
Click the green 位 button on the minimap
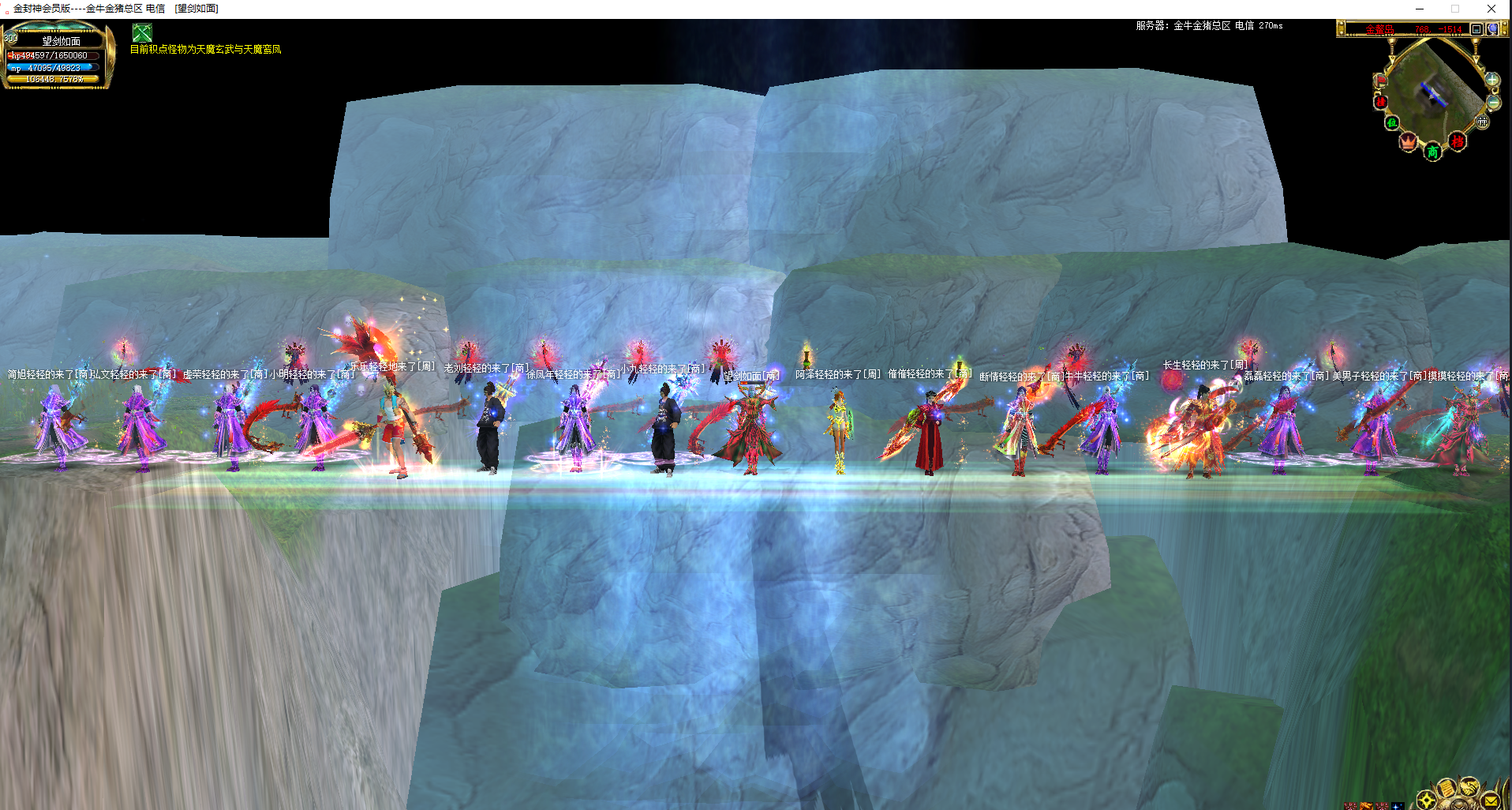pos(1391,122)
